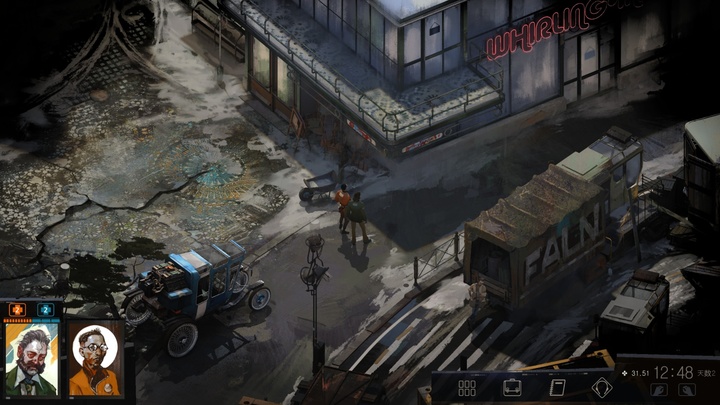Image resolution: width=720 pixels, height=405 pixels.
Task: Click the left hand-held item slot
Action: coord(659,389)
